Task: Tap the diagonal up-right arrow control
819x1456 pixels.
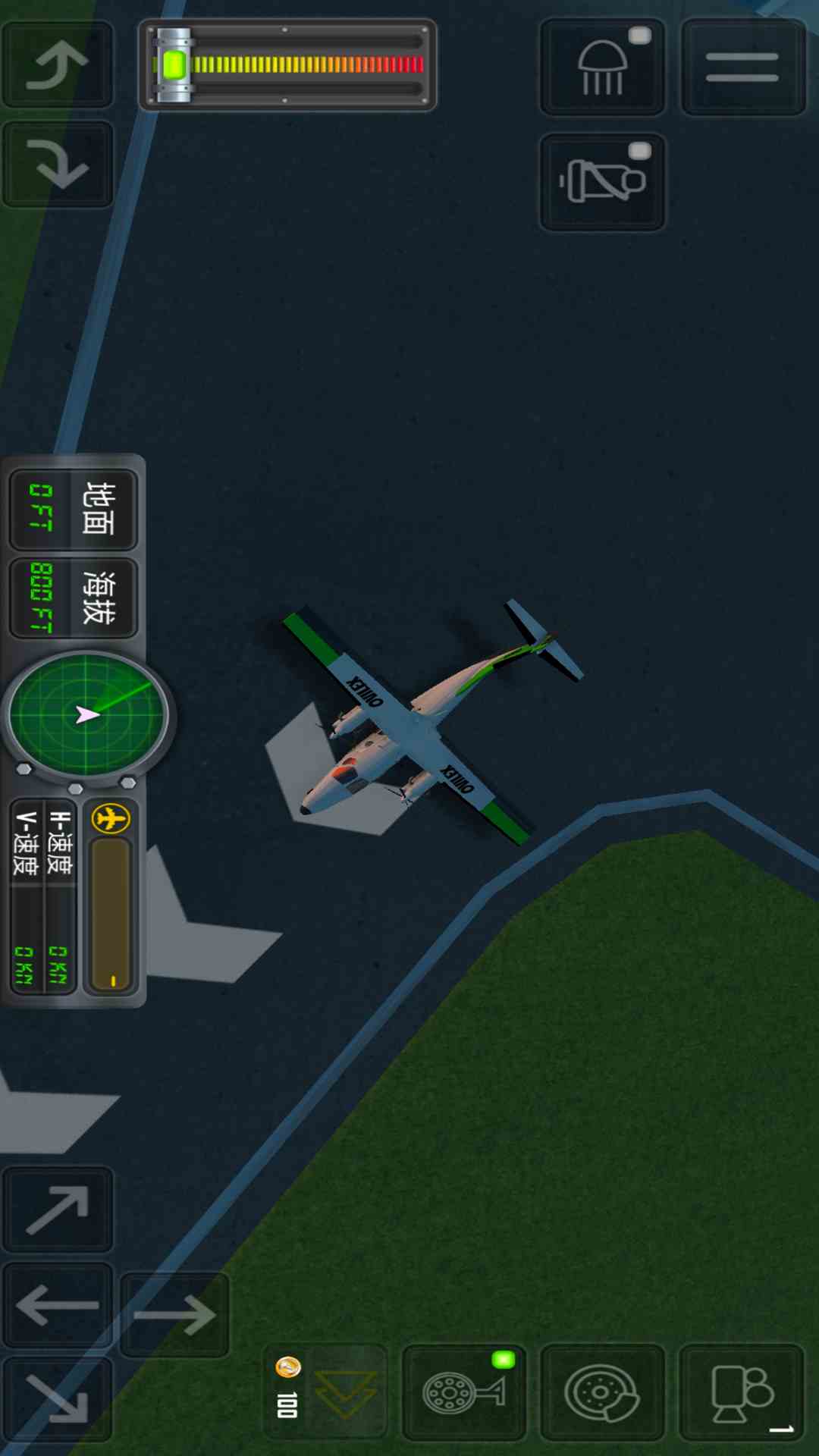Action: click(58, 1210)
